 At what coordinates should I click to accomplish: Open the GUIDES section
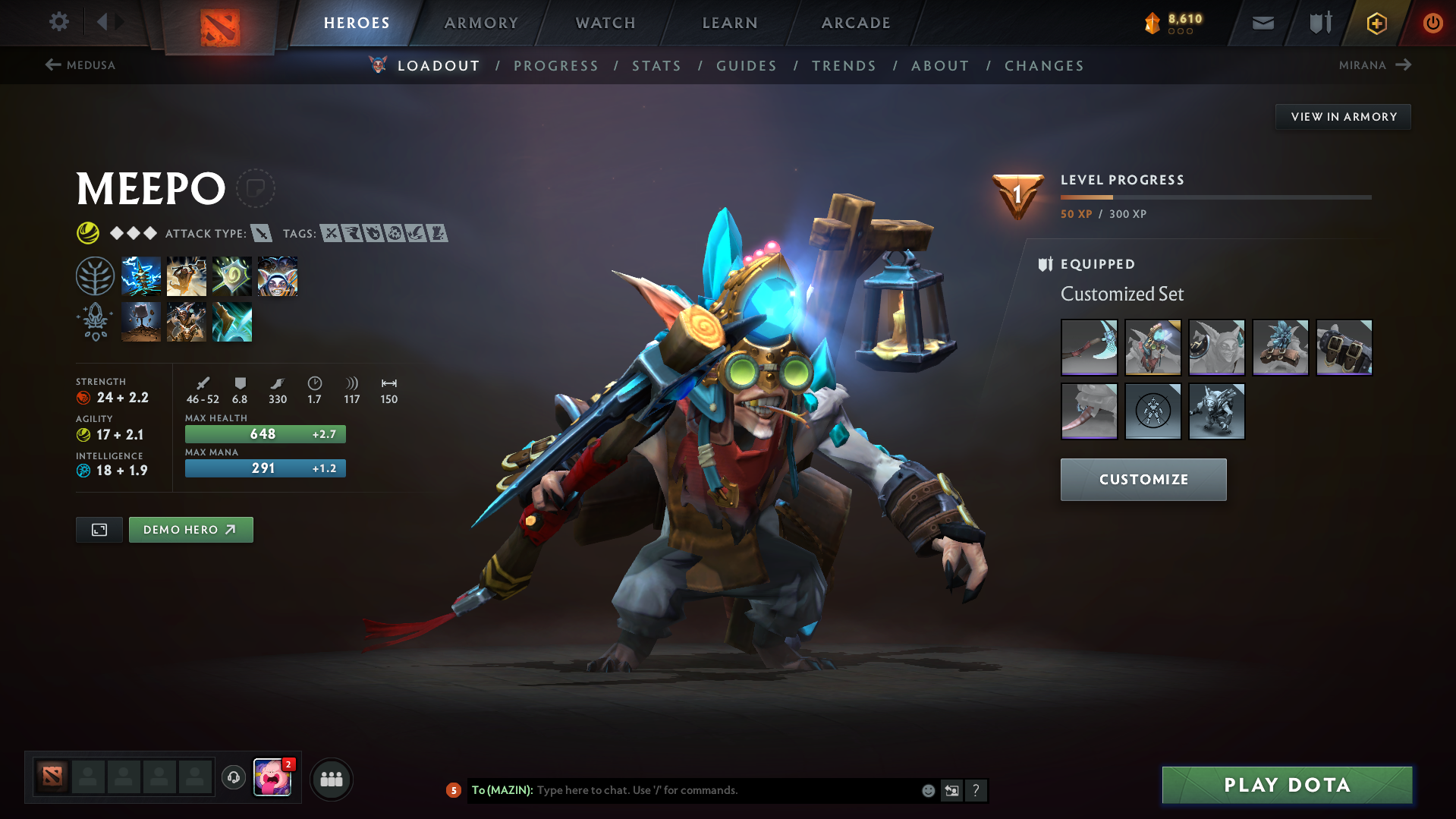pyautogui.click(x=746, y=66)
